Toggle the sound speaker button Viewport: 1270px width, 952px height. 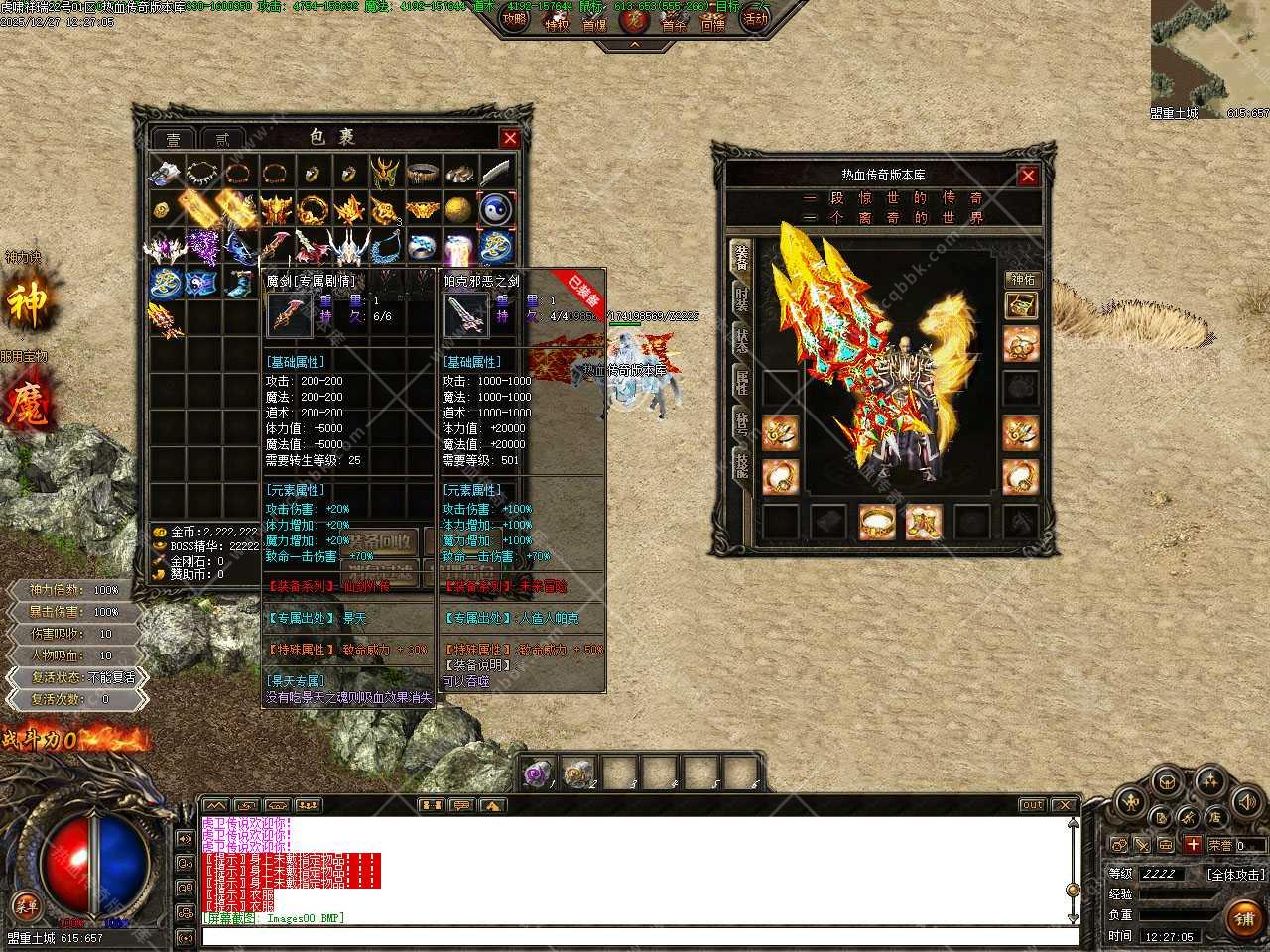point(1245,801)
